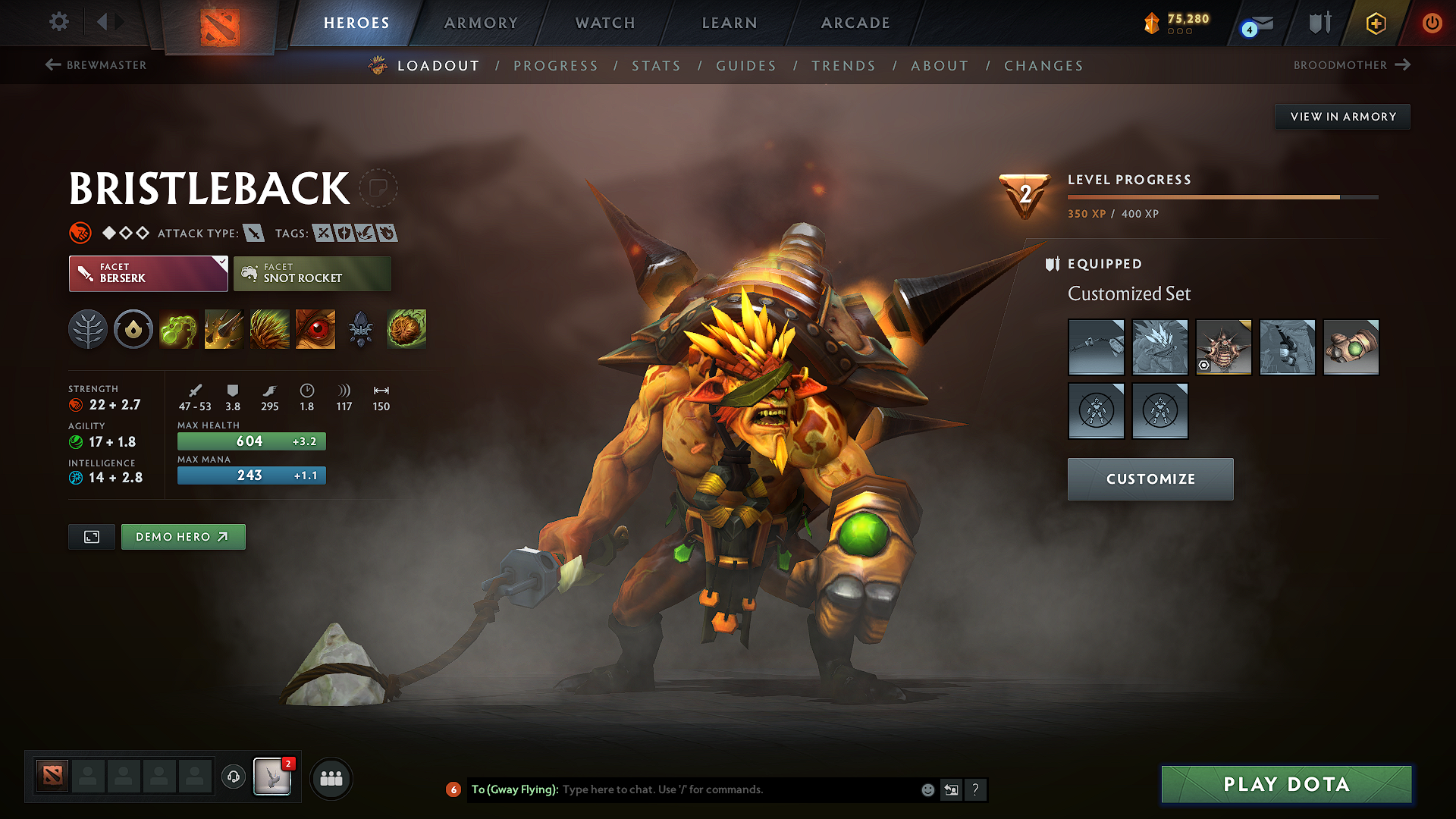Open the emoticon picker in chat bar
Image resolution: width=1456 pixels, height=819 pixels.
(x=927, y=789)
